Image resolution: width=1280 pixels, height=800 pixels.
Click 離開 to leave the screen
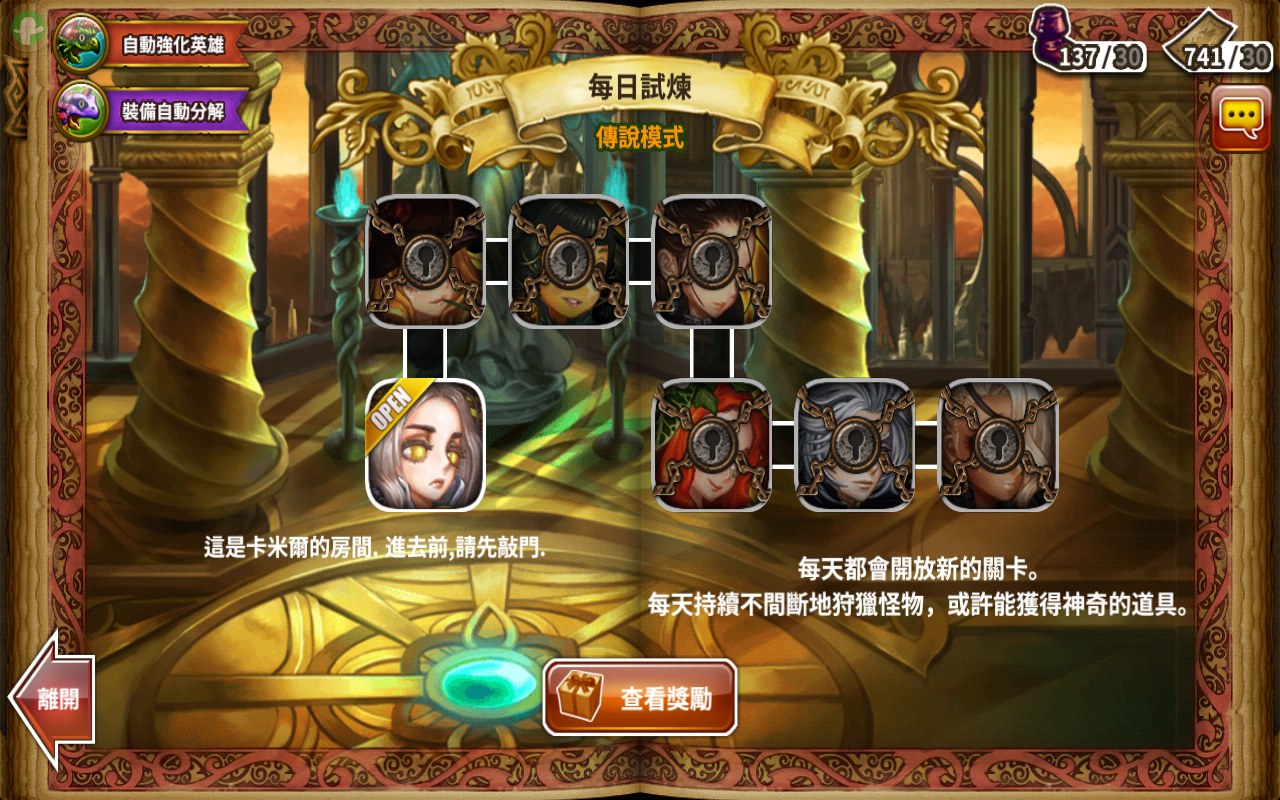[x=60, y=700]
